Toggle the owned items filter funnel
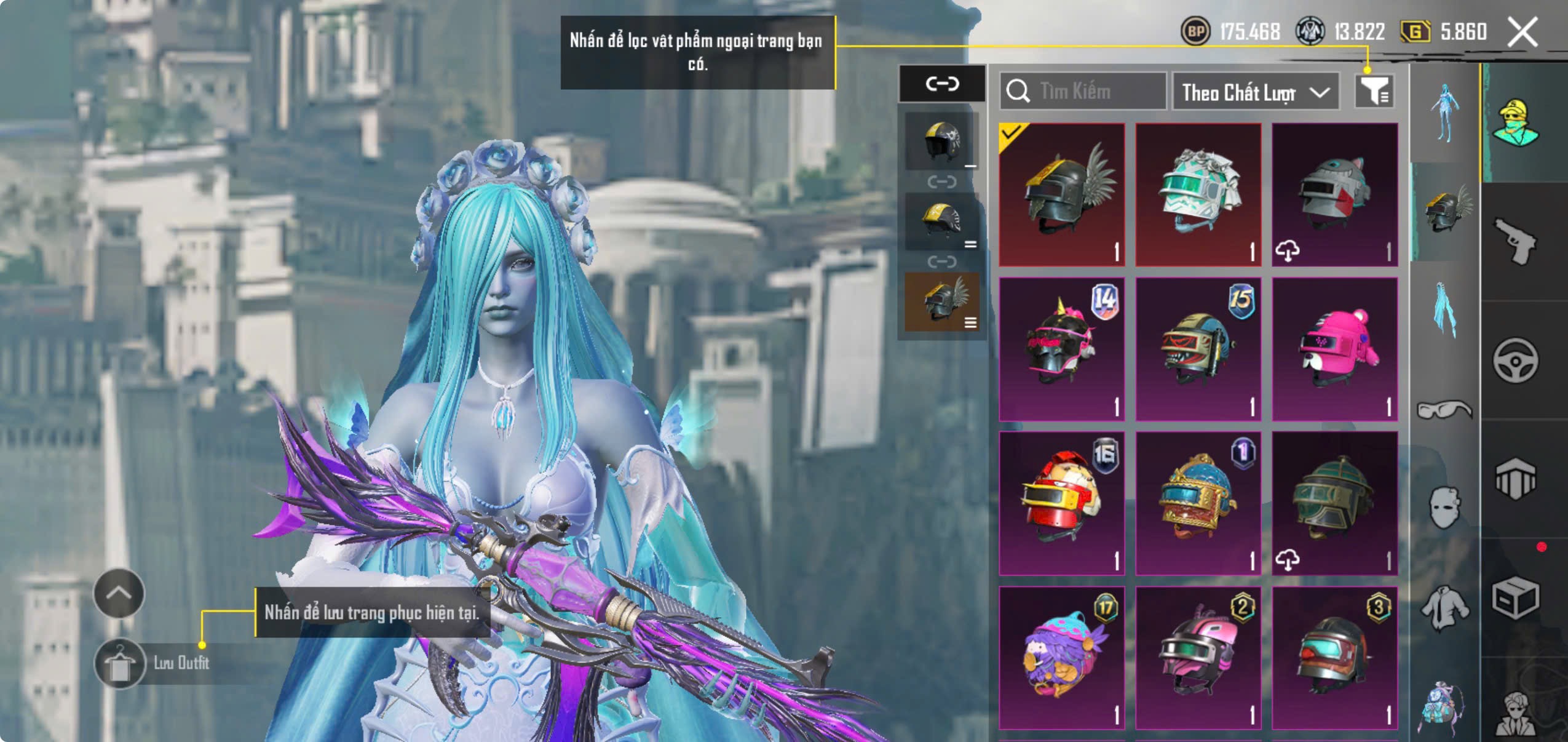The height and width of the screenshot is (742, 1568). (x=1374, y=92)
